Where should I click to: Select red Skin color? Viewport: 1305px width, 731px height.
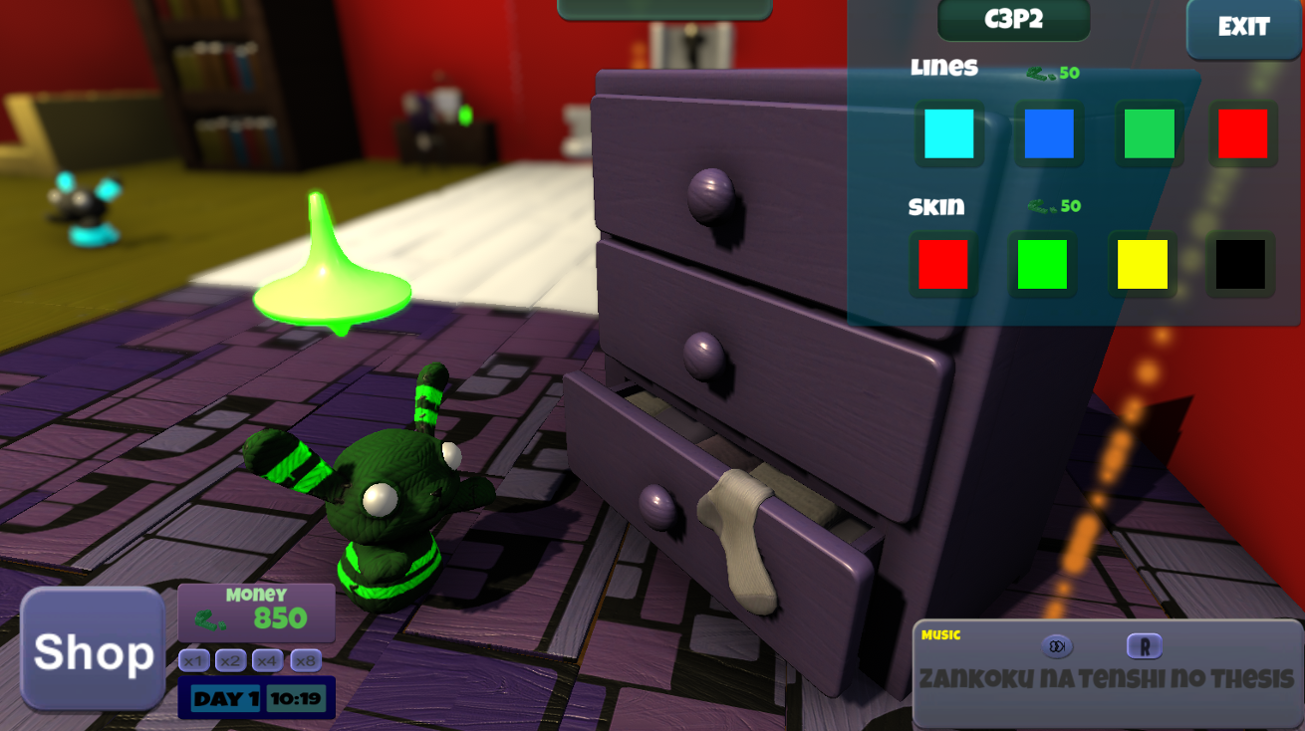coord(945,265)
